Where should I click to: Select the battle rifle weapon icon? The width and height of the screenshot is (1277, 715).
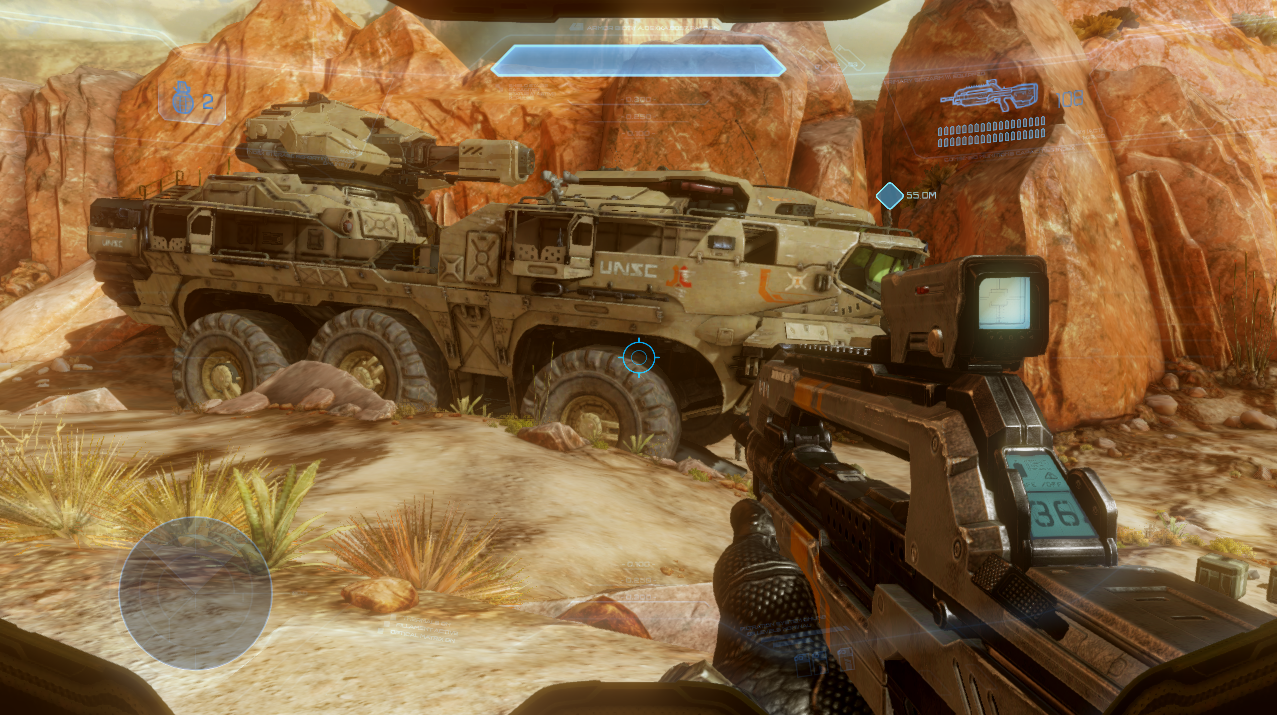click(x=994, y=96)
